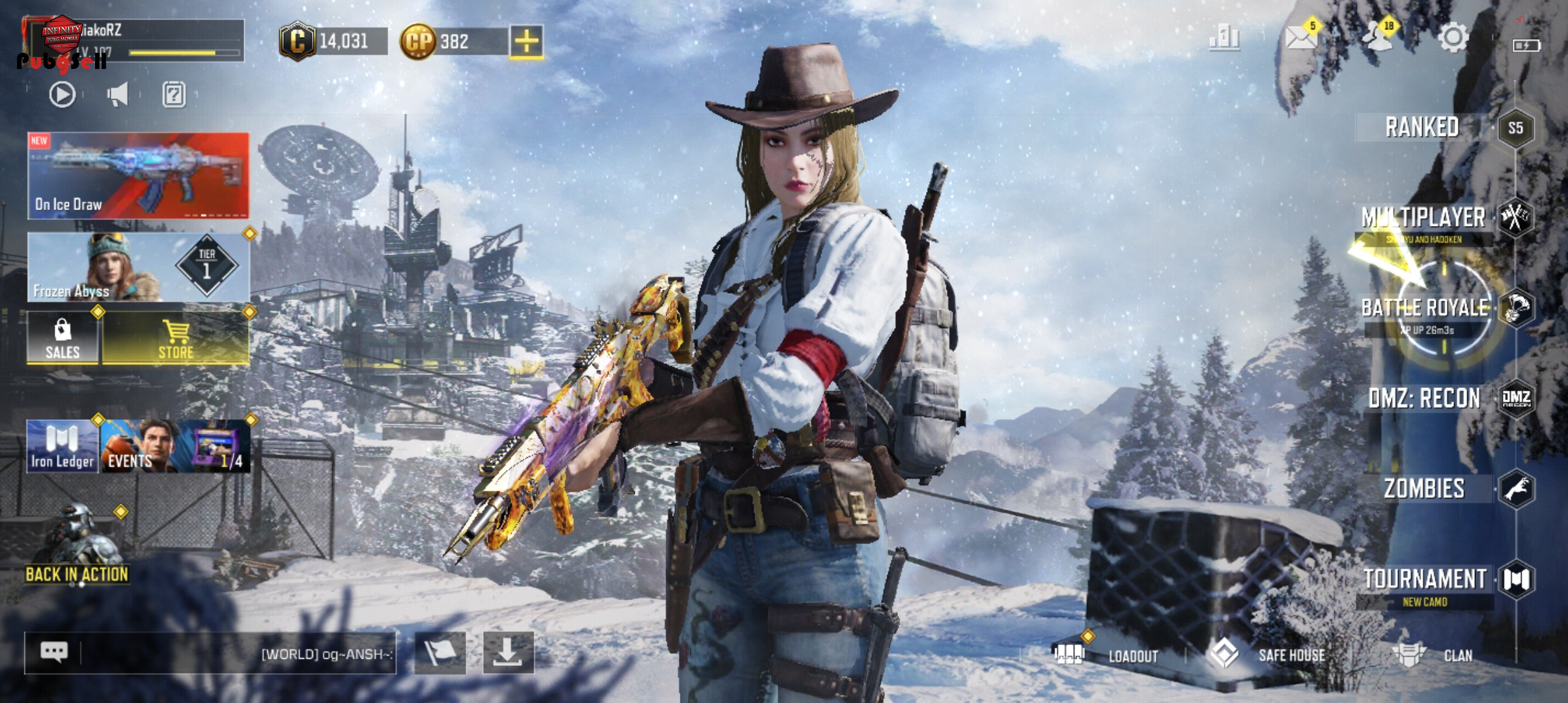Show the leaderboard bar-chart icon
Image resolution: width=1568 pixels, height=703 pixels.
[x=1224, y=38]
